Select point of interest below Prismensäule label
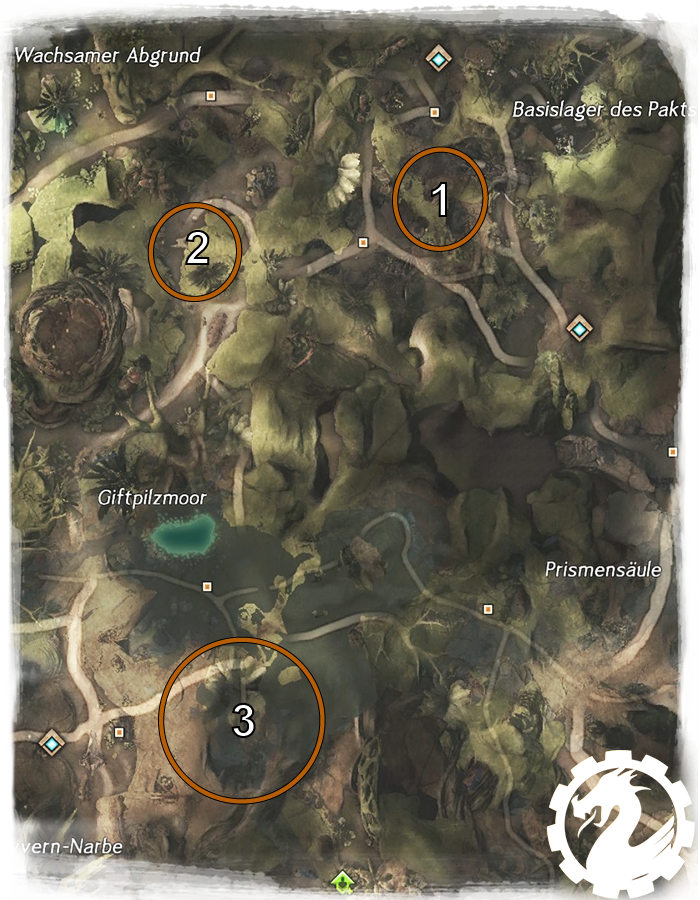 [488, 608]
